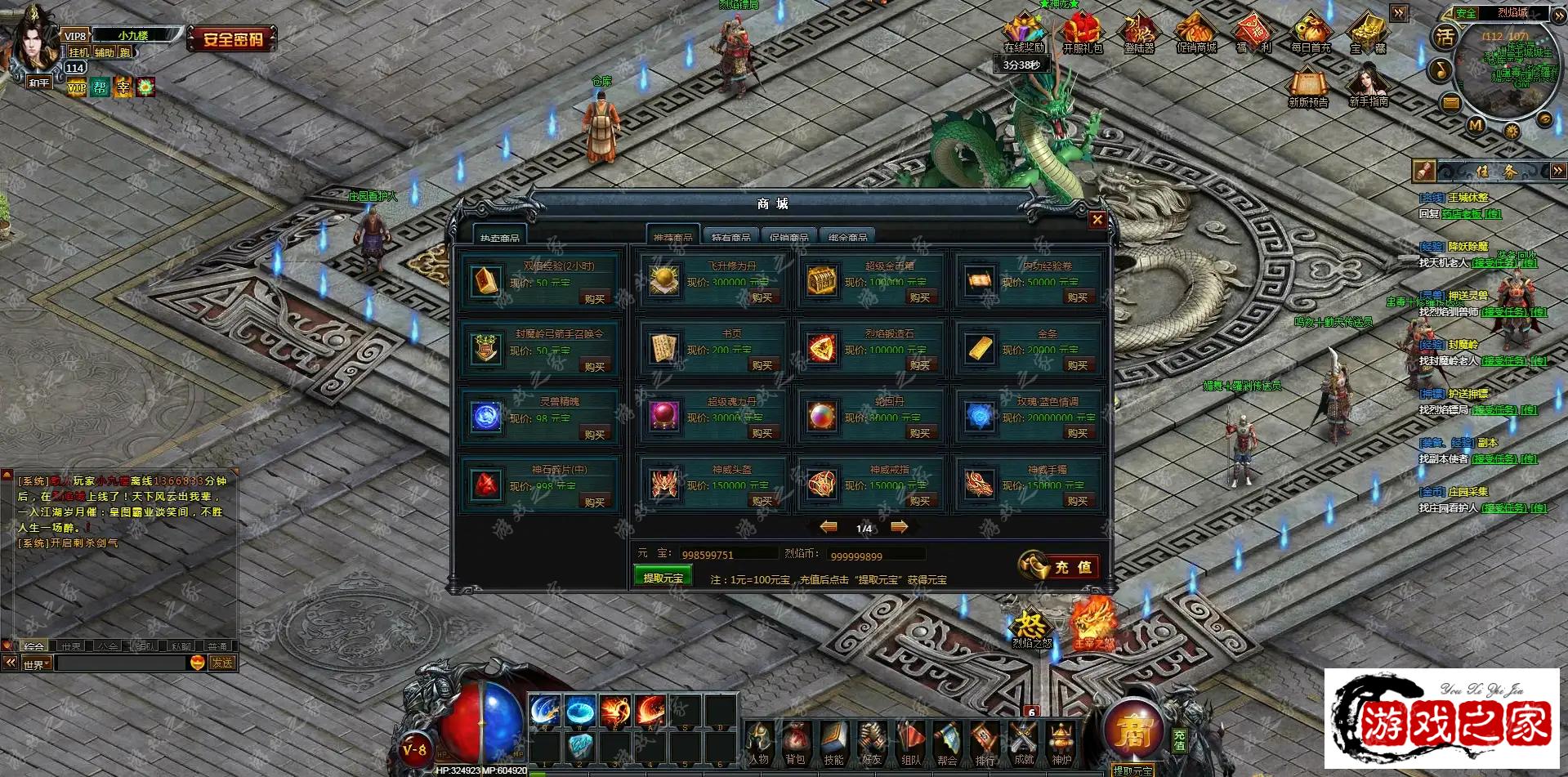Buy the 双倍经验(2小时) item
1568x777 pixels.
[x=595, y=299]
